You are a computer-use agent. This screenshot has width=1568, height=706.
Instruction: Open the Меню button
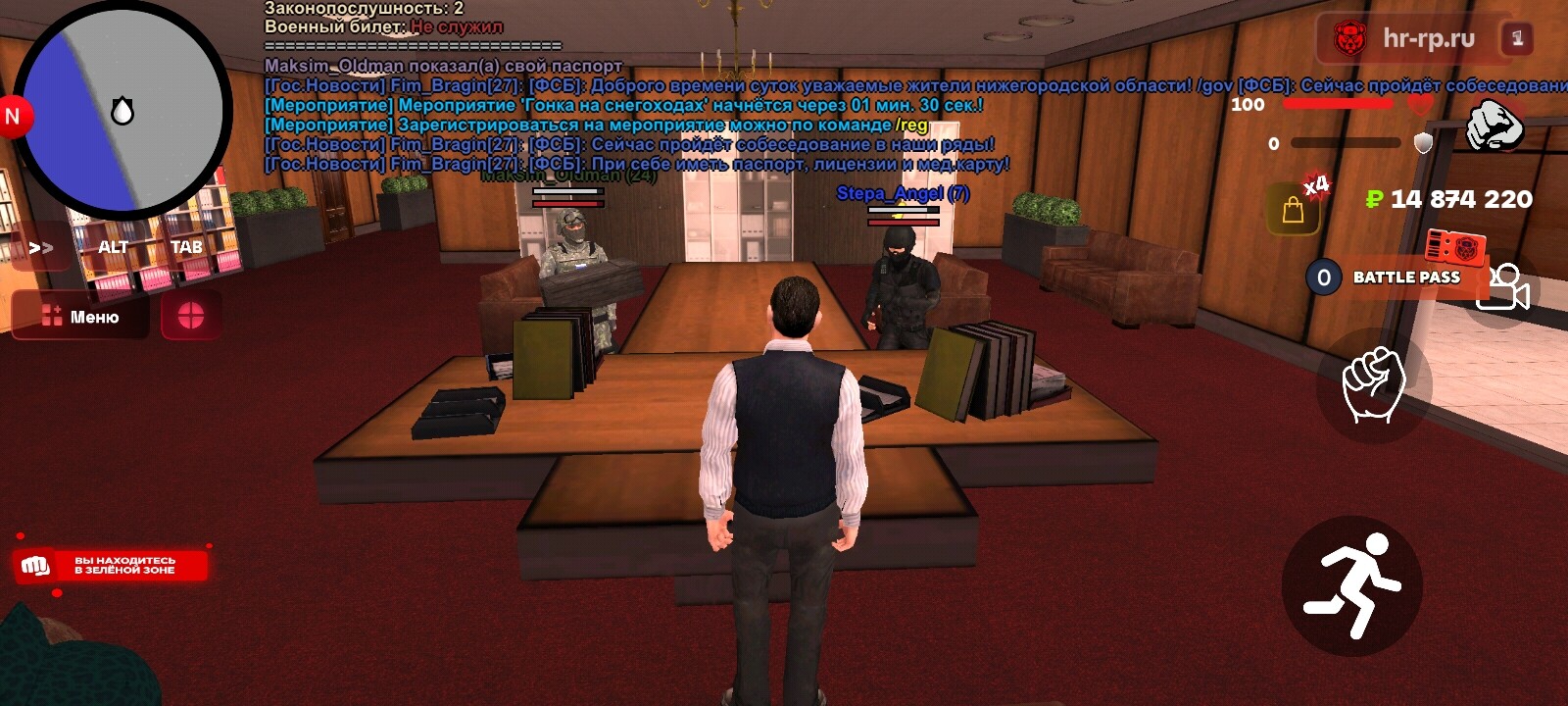click(80, 317)
